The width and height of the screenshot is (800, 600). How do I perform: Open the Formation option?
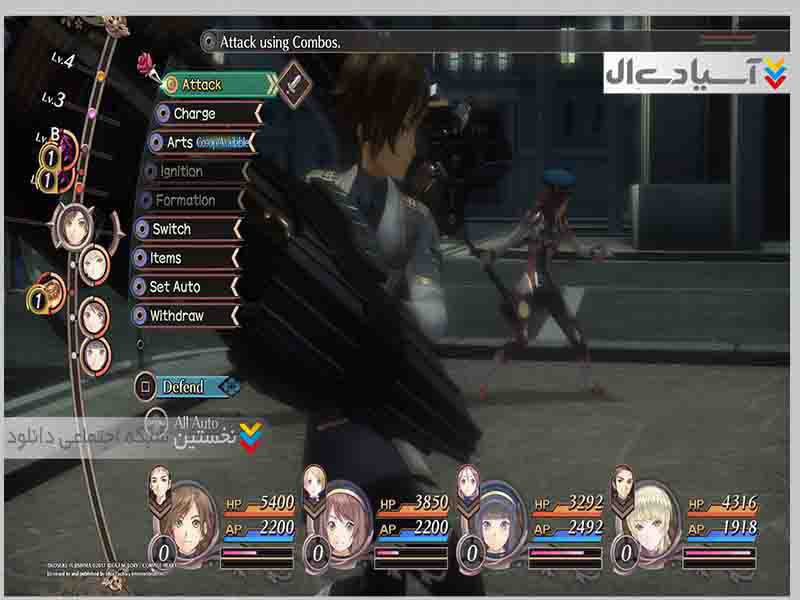[x=190, y=200]
